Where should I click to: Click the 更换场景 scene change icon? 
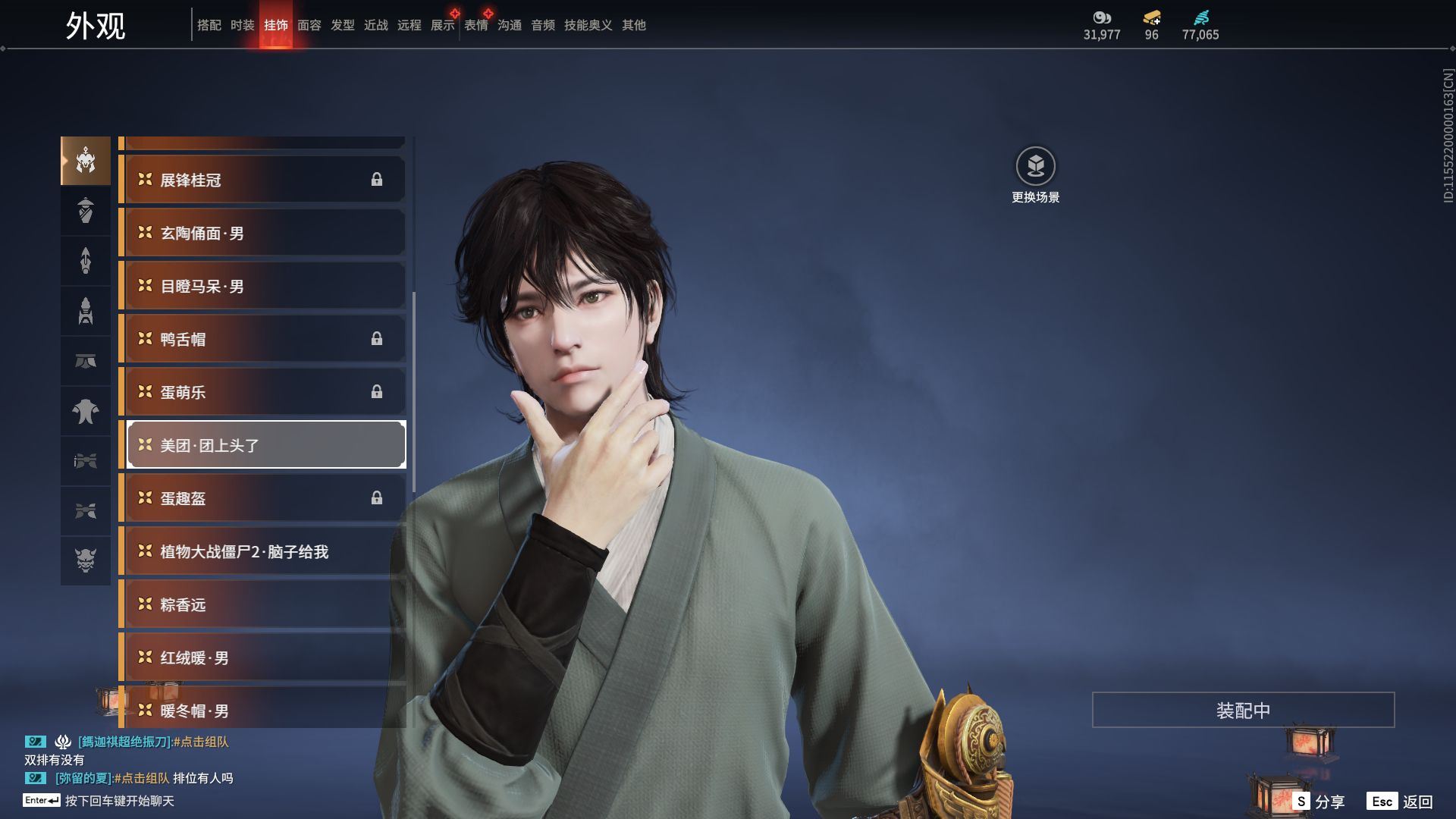[x=1035, y=166]
